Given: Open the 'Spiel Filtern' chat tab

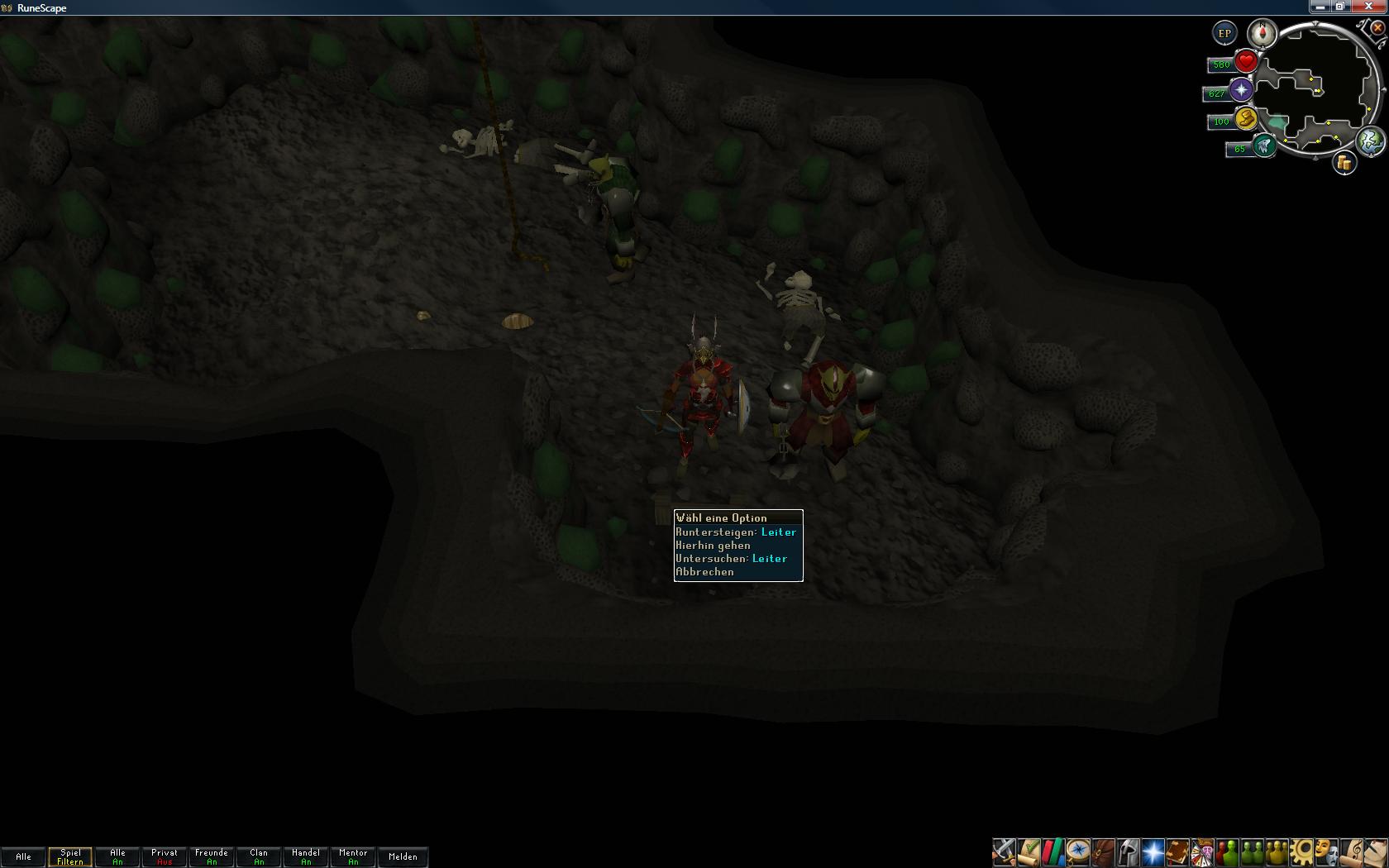Looking at the screenshot, I should pos(70,856).
